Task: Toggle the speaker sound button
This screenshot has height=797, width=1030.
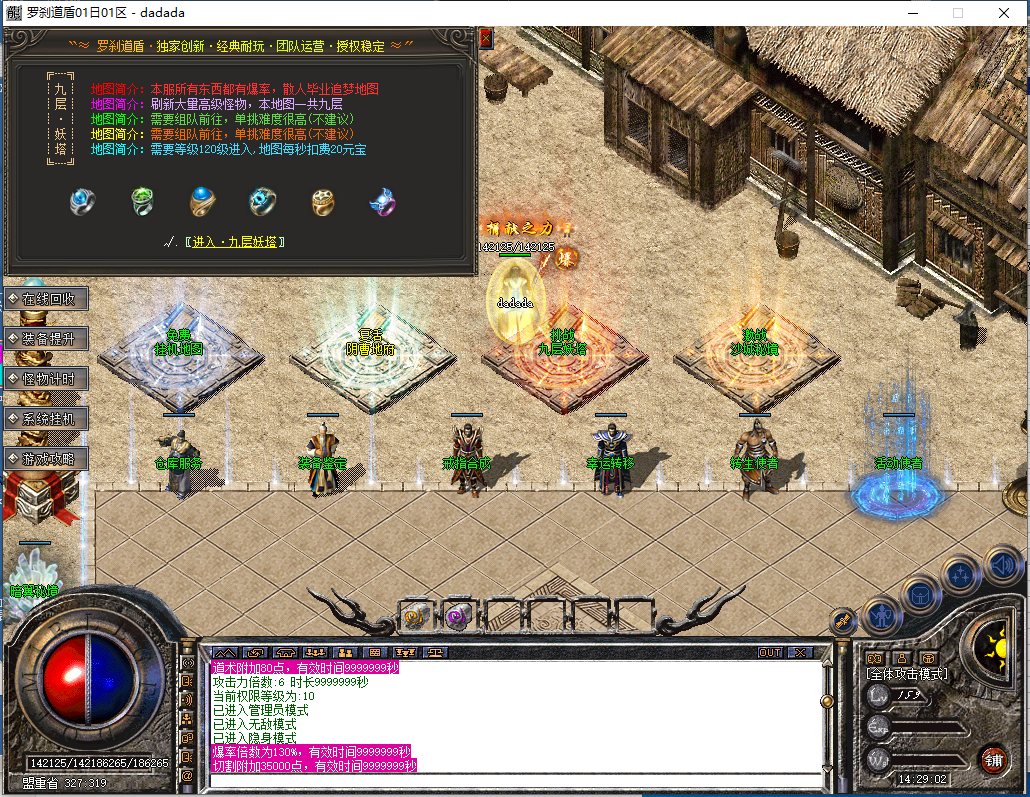Action: click(1002, 566)
